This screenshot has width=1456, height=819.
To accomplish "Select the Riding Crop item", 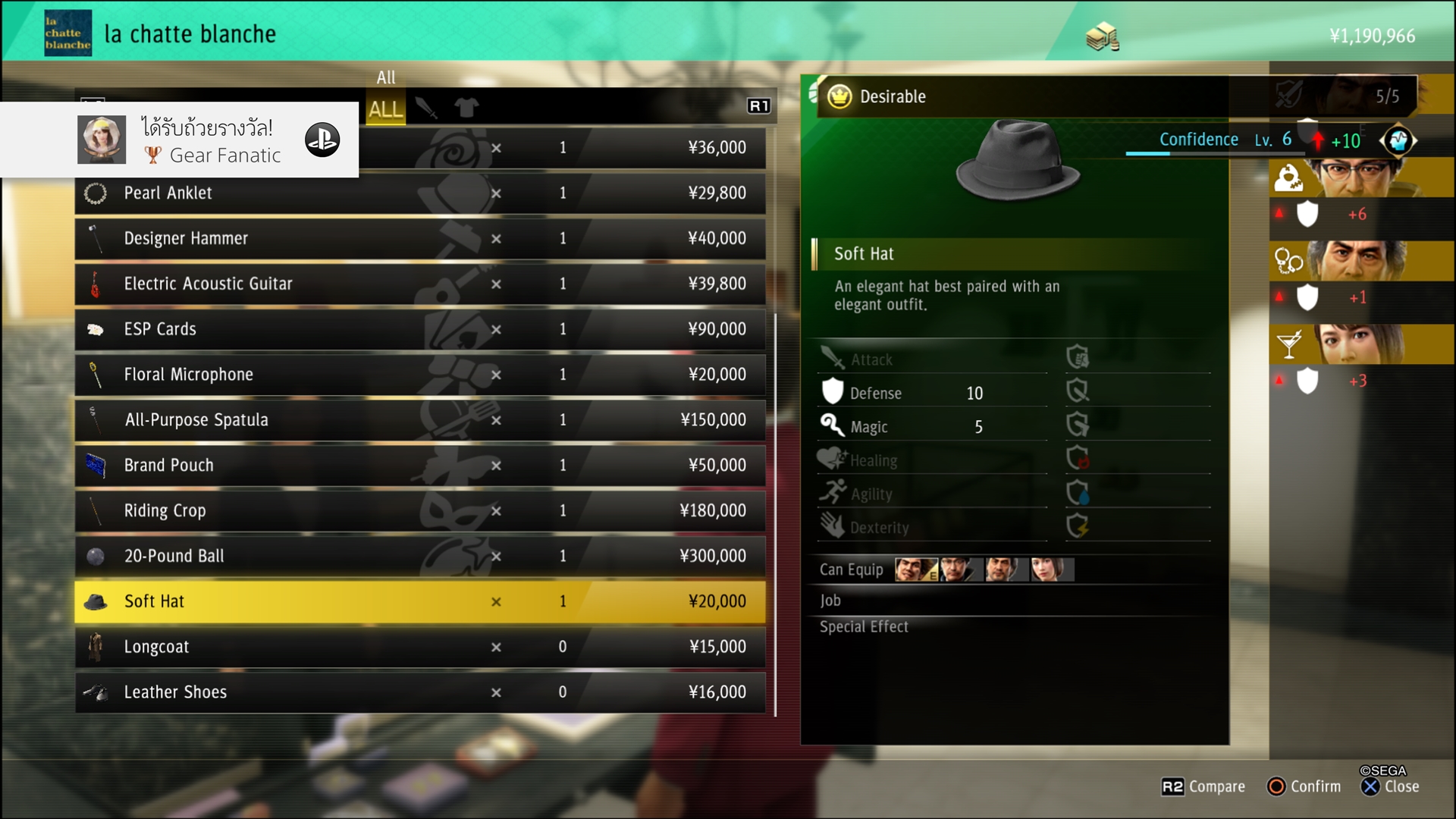I will (x=419, y=510).
